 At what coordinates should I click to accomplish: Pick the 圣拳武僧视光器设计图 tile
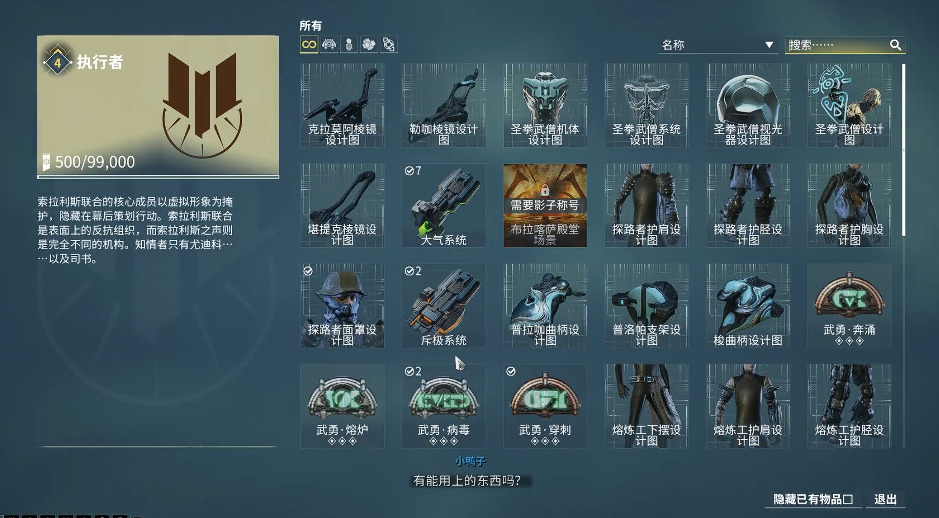[x=748, y=106]
